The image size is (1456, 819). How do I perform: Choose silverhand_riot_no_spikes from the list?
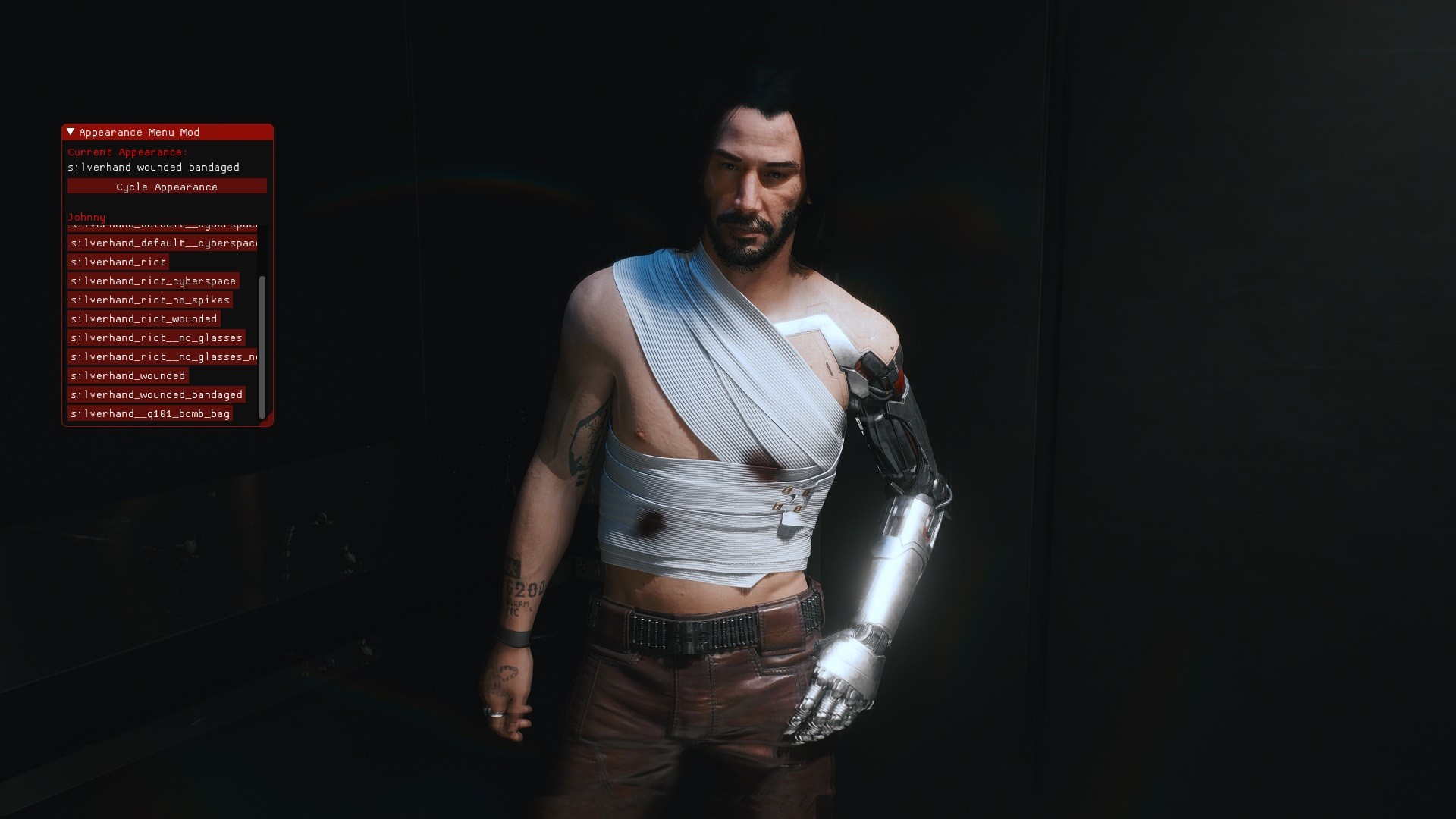click(x=150, y=300)
